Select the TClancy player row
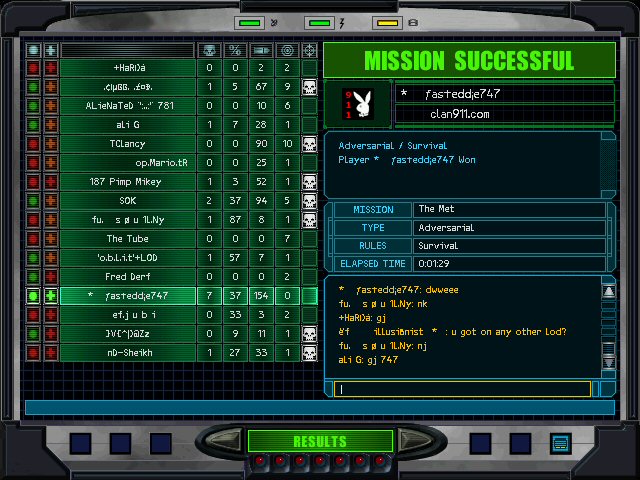This screenshot has height=480, width=640. click(128, 144)
